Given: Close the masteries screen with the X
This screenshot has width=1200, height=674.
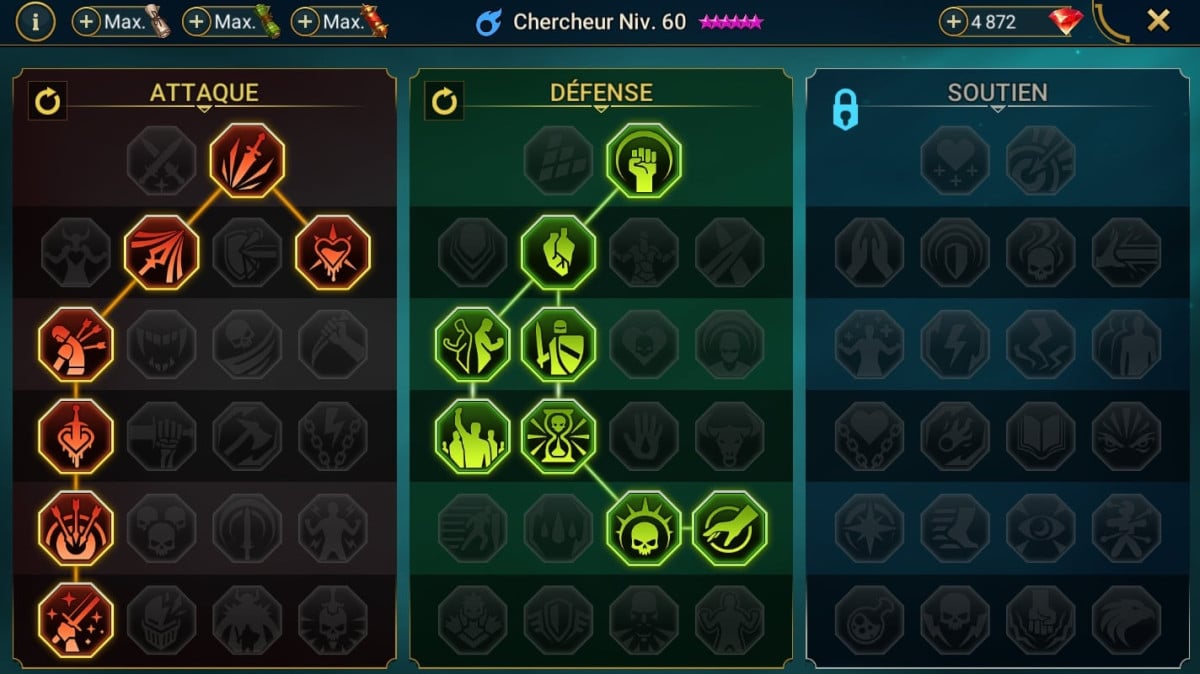Looking at the screenshot, I should coord(1158,21).
